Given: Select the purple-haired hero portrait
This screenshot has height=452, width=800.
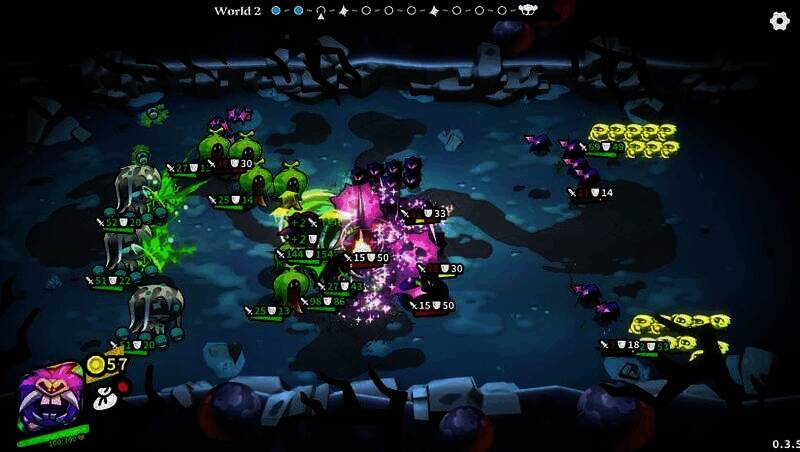Looking at the screenshot, I should coord(49,398).
